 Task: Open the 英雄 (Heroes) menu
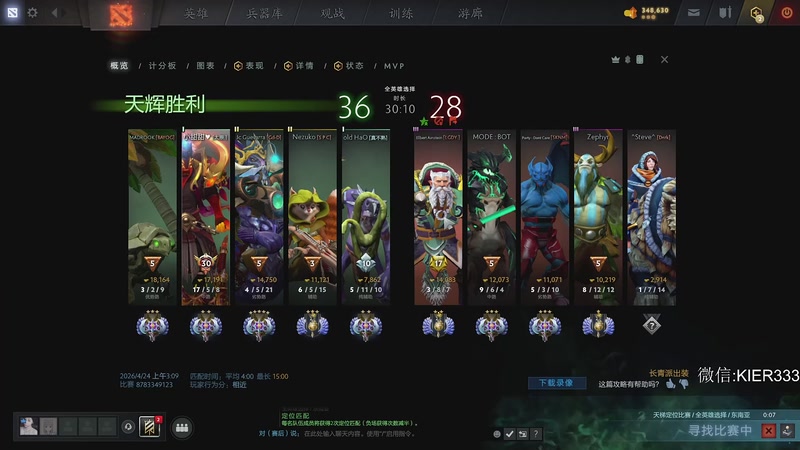[x=196, y=13]
